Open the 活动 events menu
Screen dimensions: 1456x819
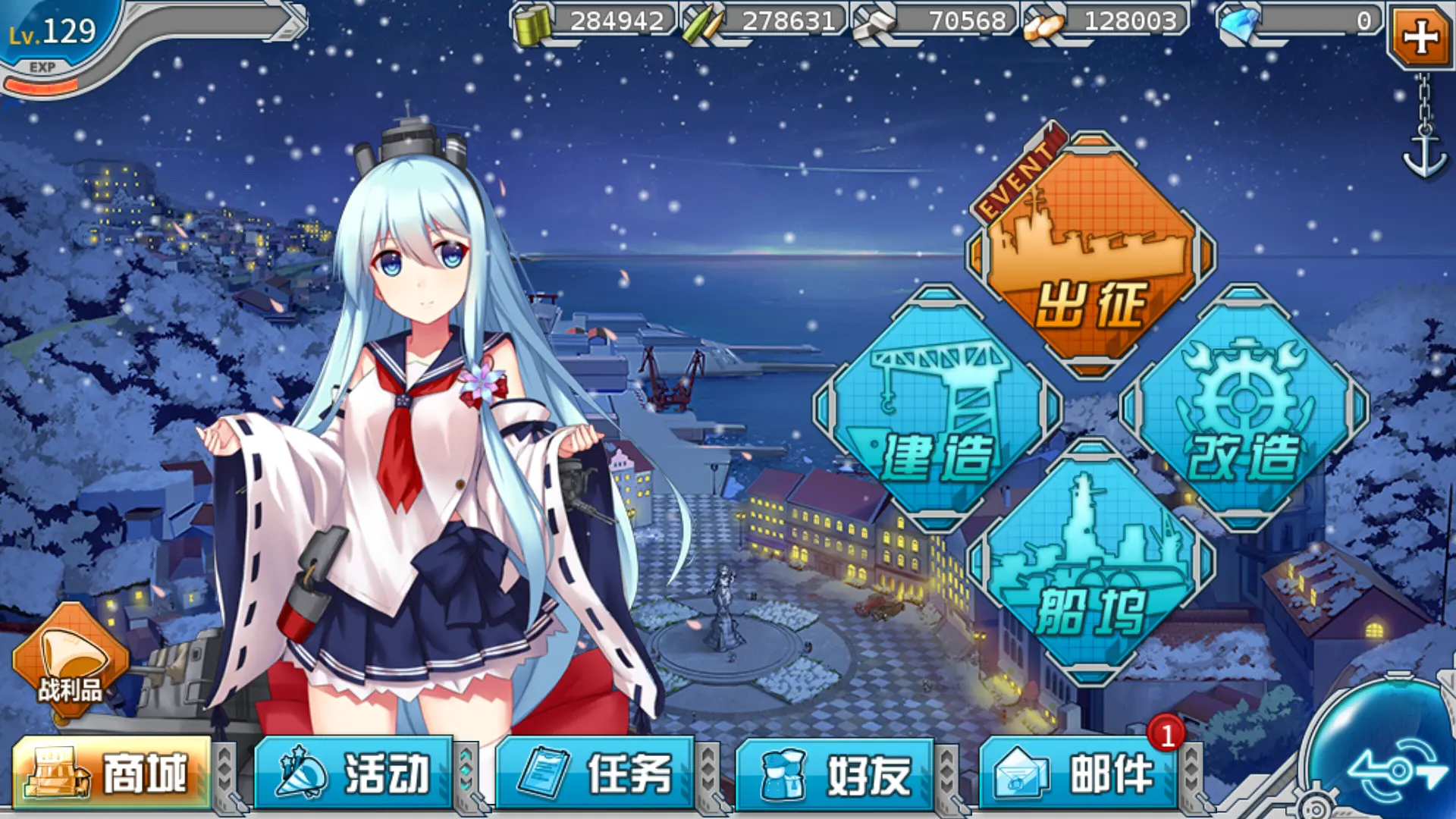coord(353,773)
